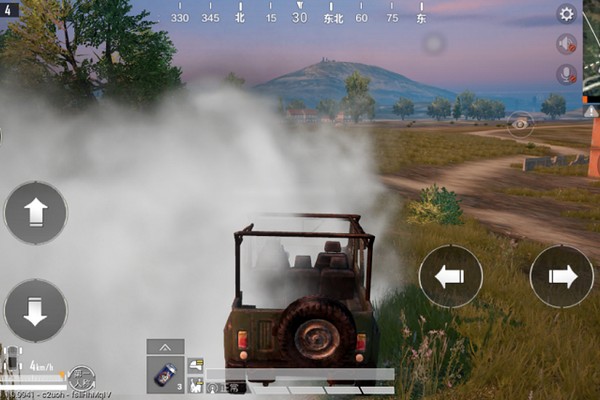Viewport: 600px width, 400px height.
Task: Steer left with the left arrow button
Action: point(450,276)
